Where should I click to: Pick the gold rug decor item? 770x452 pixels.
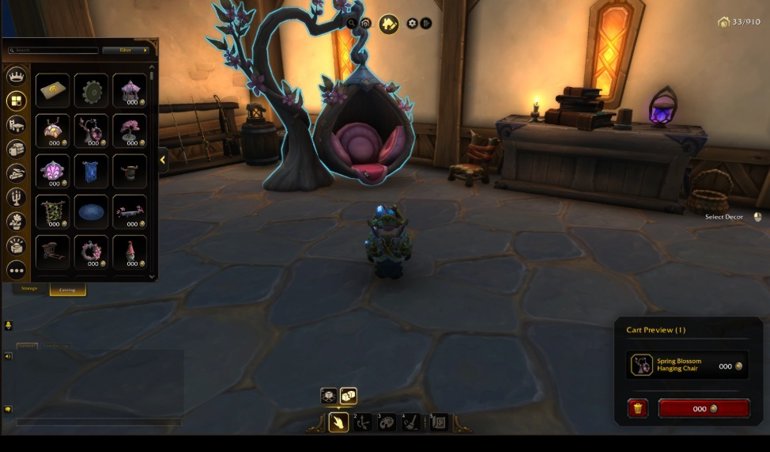click(x=52, y=90)
